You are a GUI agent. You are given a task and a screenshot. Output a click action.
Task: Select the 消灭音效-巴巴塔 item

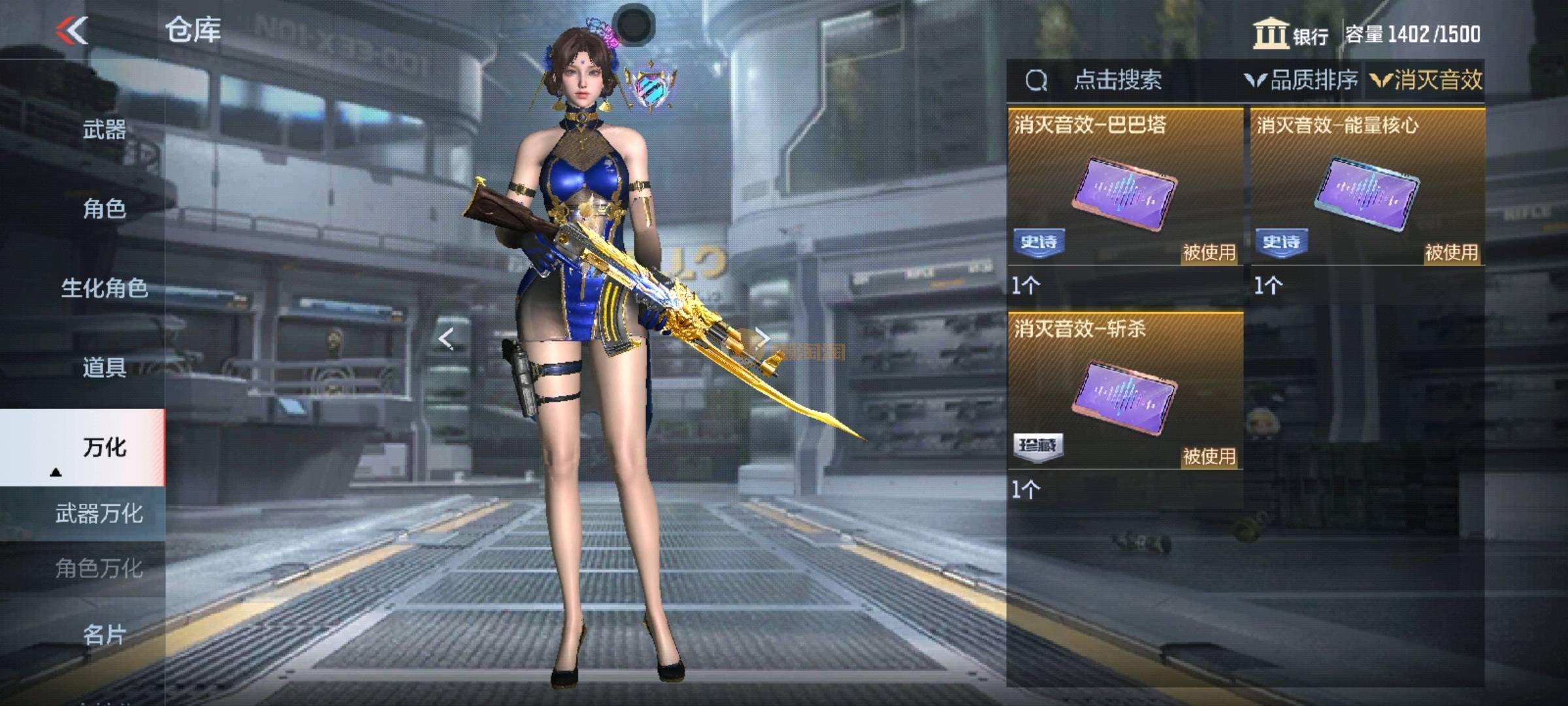1125,190
